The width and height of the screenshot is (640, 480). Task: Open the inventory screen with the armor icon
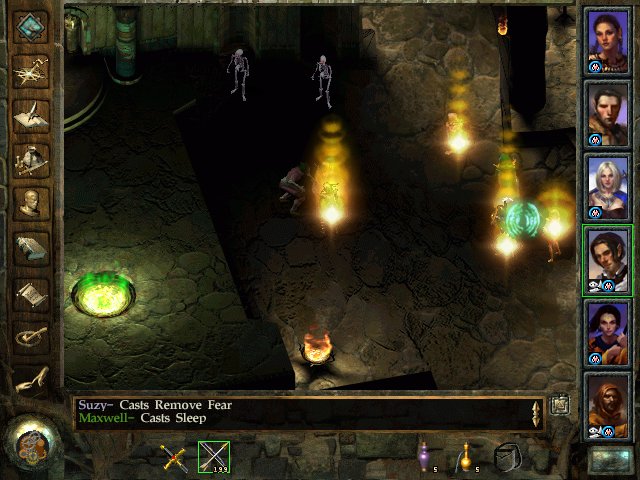tap(31, 158)
